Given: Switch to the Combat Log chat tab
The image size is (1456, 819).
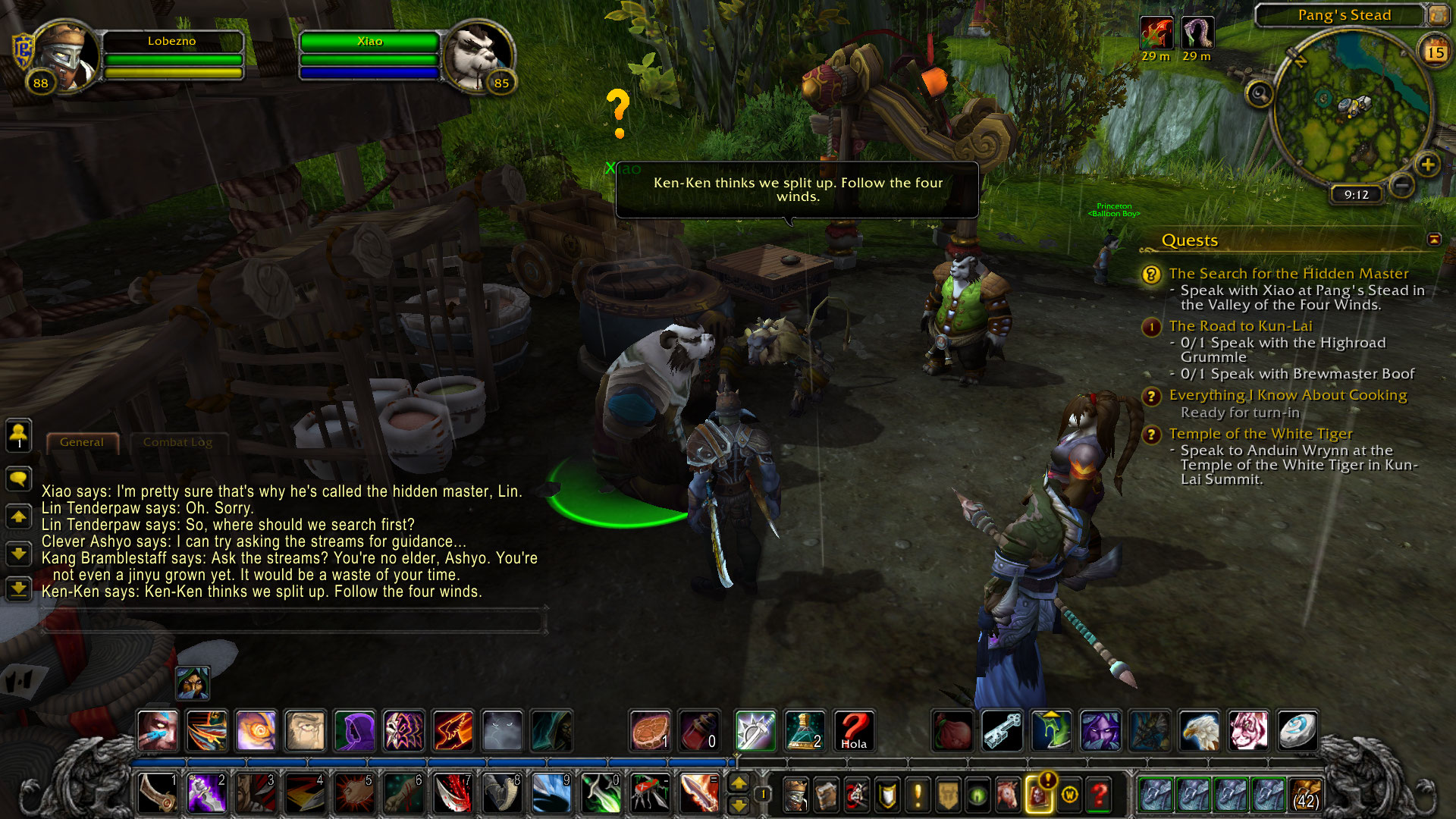Looking at the screenshot, I should (177, 442).
